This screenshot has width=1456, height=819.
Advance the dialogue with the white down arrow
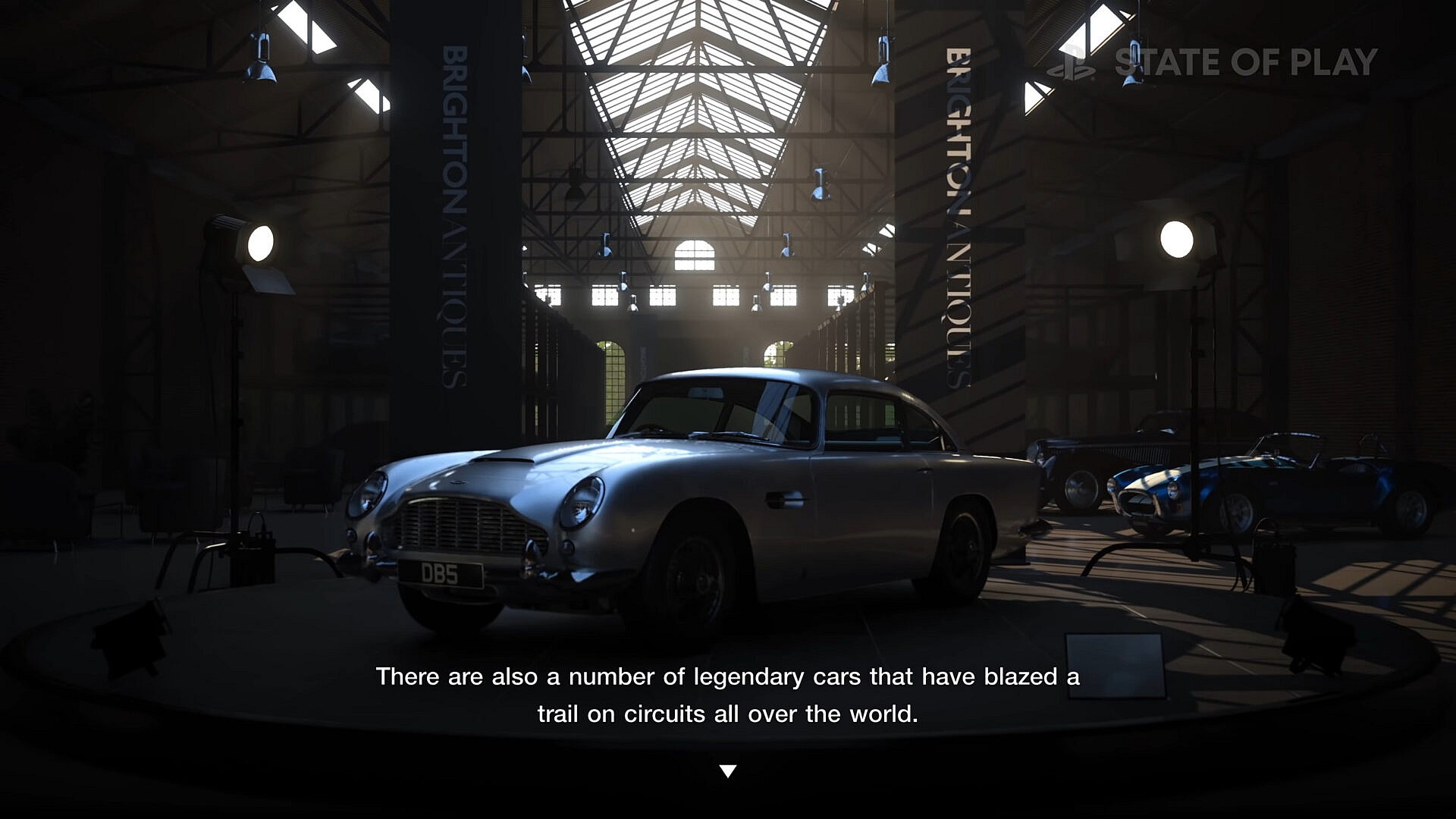[x=727, y=770]
